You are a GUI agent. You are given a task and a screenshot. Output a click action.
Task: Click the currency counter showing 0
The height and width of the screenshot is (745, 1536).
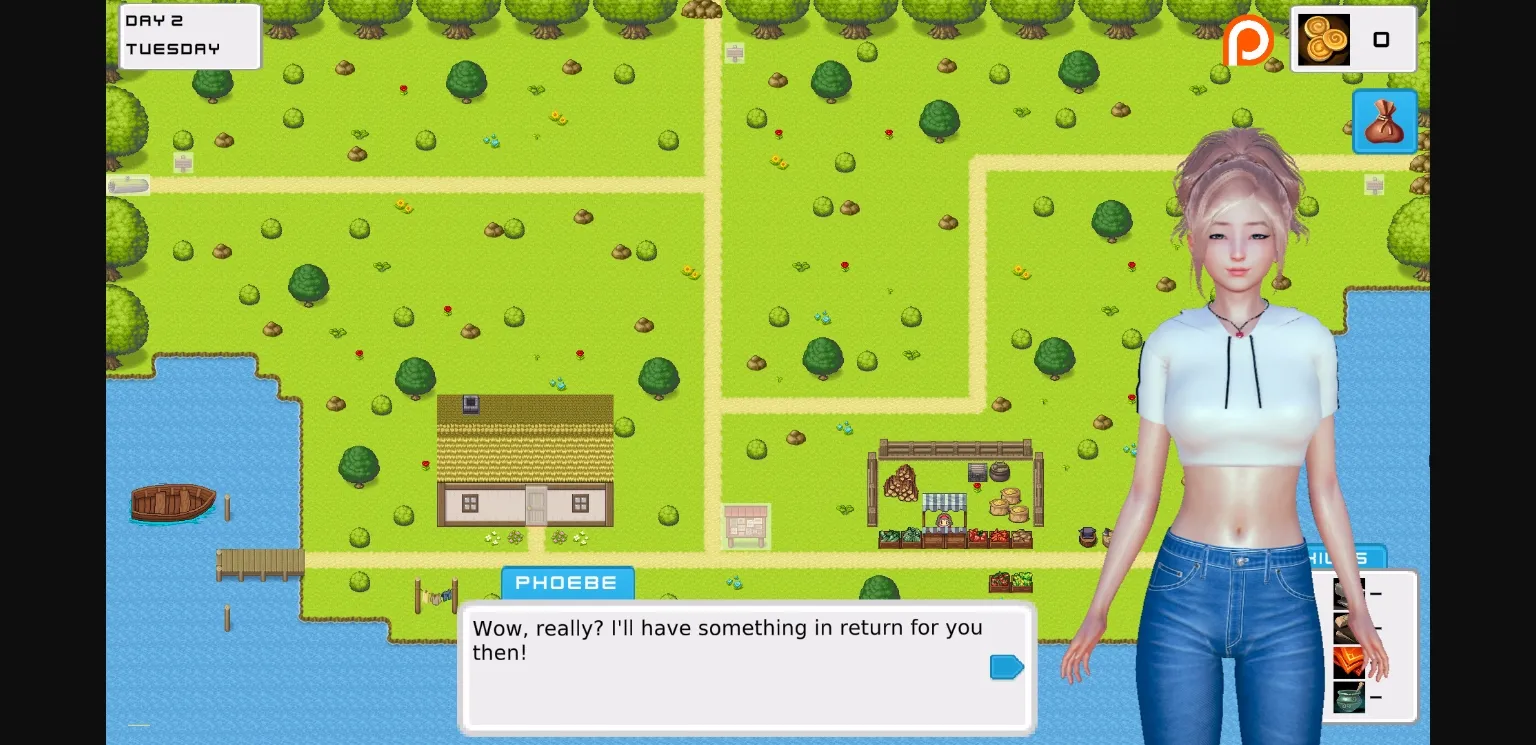pyautogui.click(x=1382, y=40)
